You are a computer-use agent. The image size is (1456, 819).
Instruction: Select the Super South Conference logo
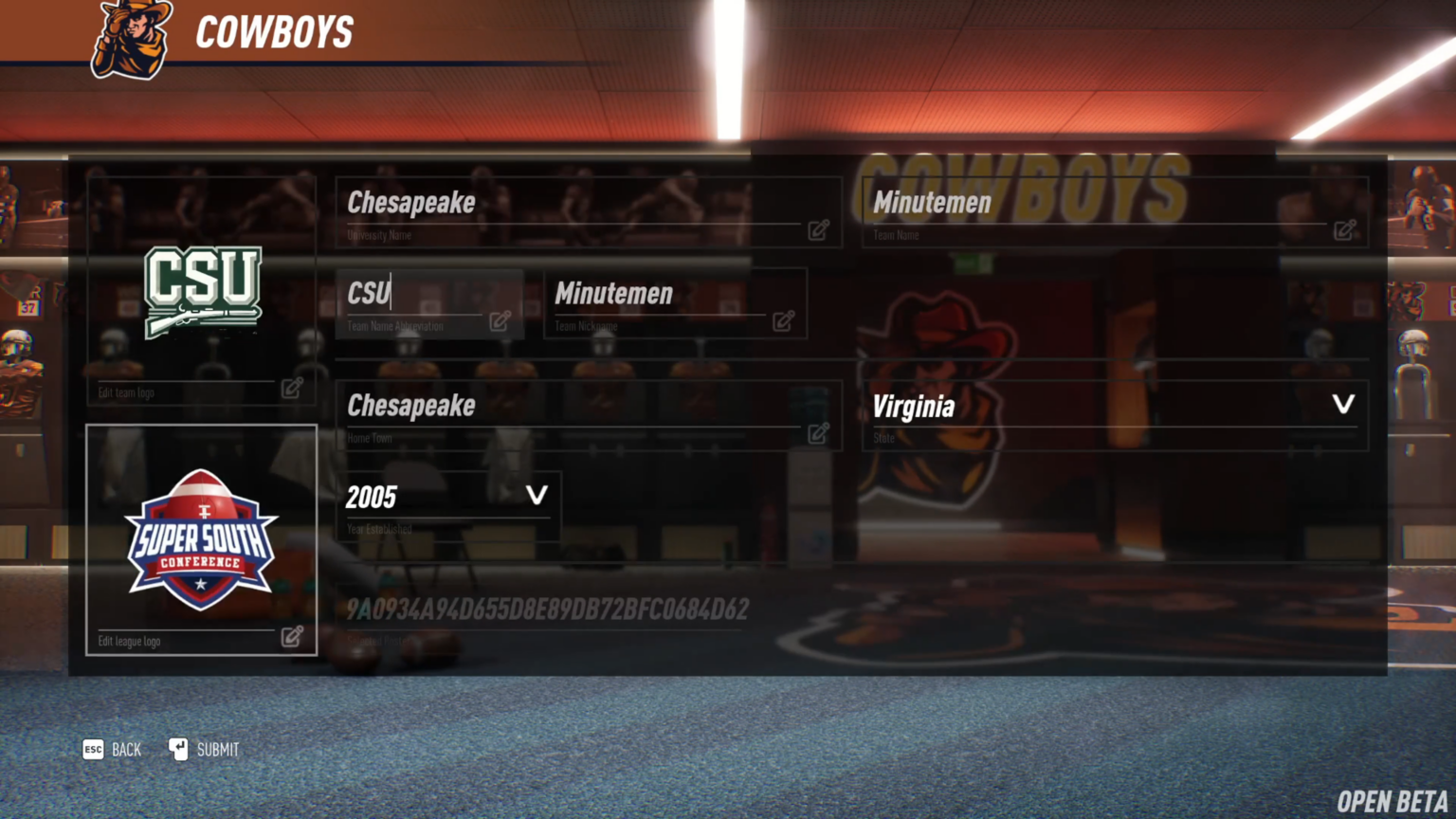[x=202, y=540]
